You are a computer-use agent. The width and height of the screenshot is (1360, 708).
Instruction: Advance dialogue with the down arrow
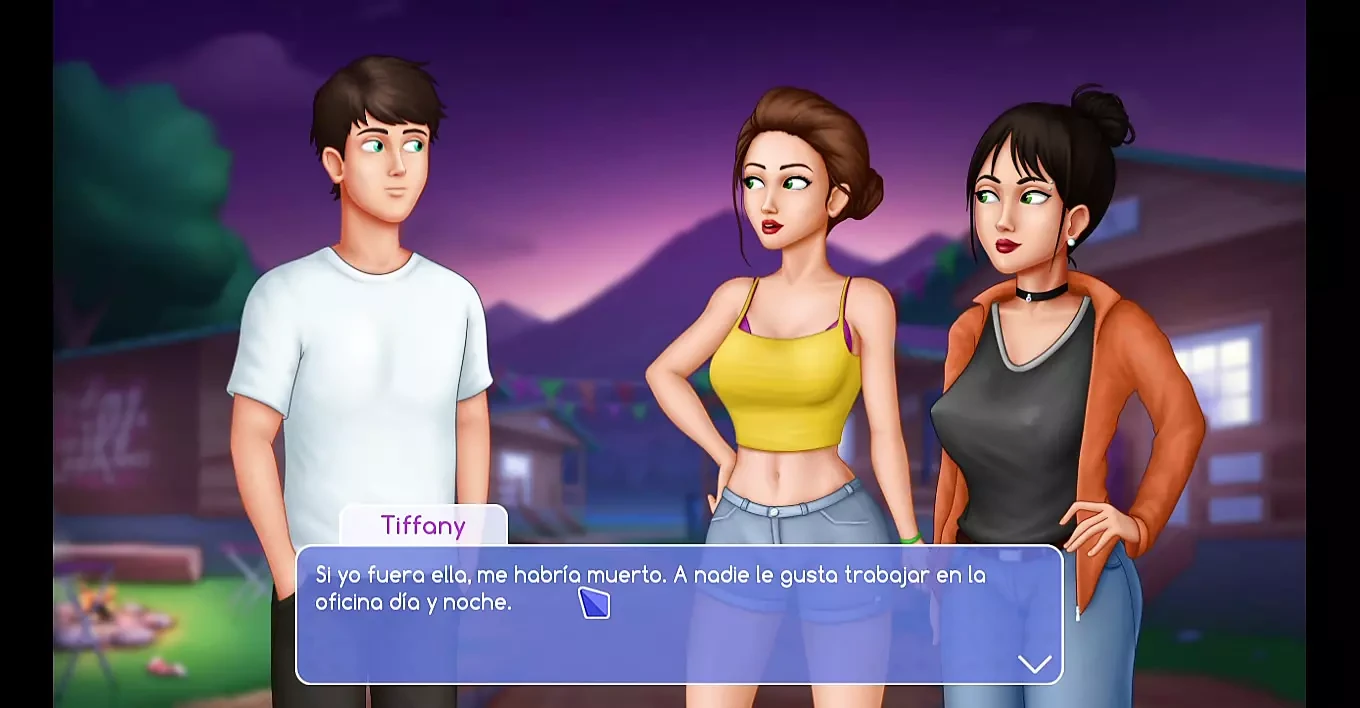(x=1034, y=663)
